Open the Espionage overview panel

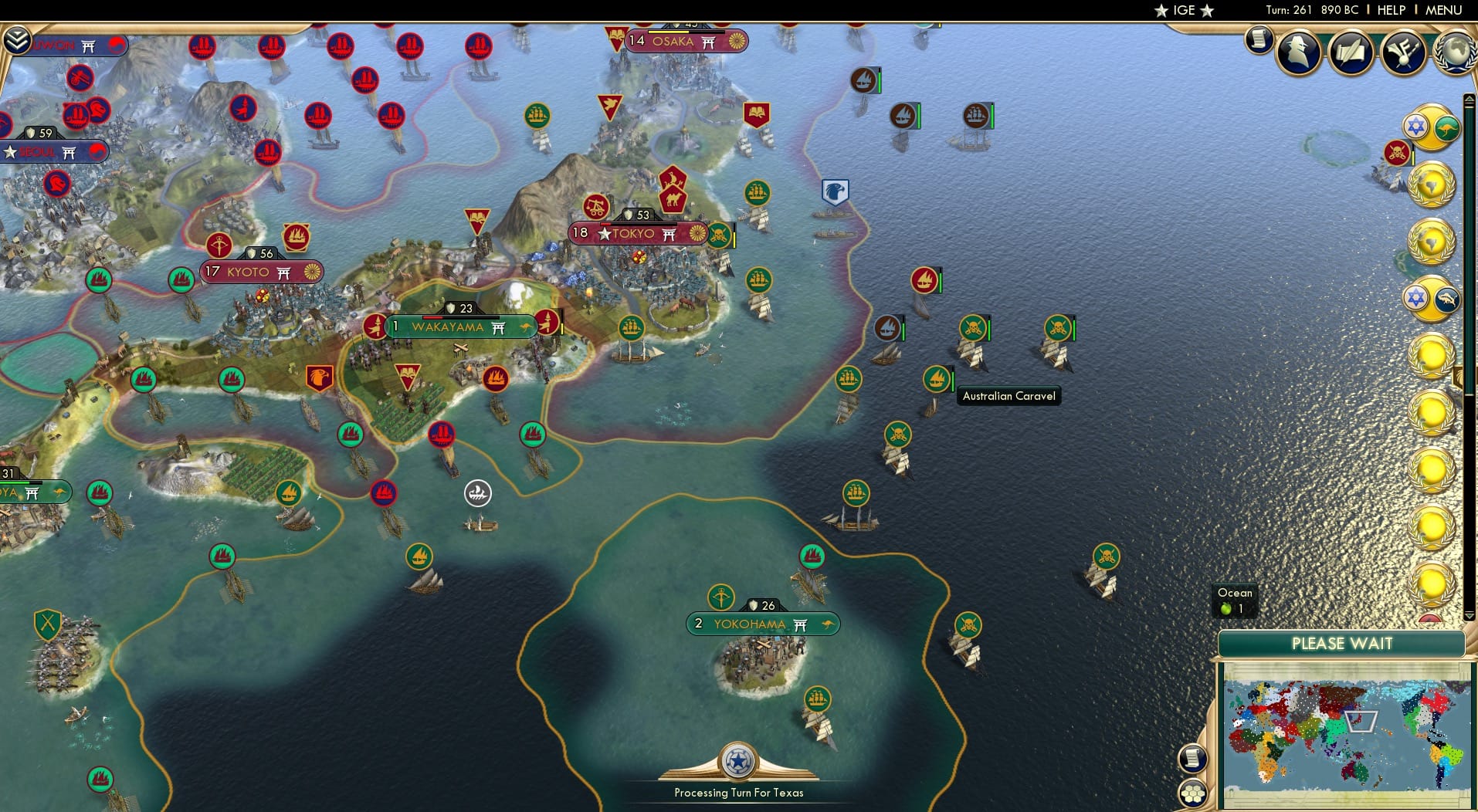click(x=1298, y=52)
